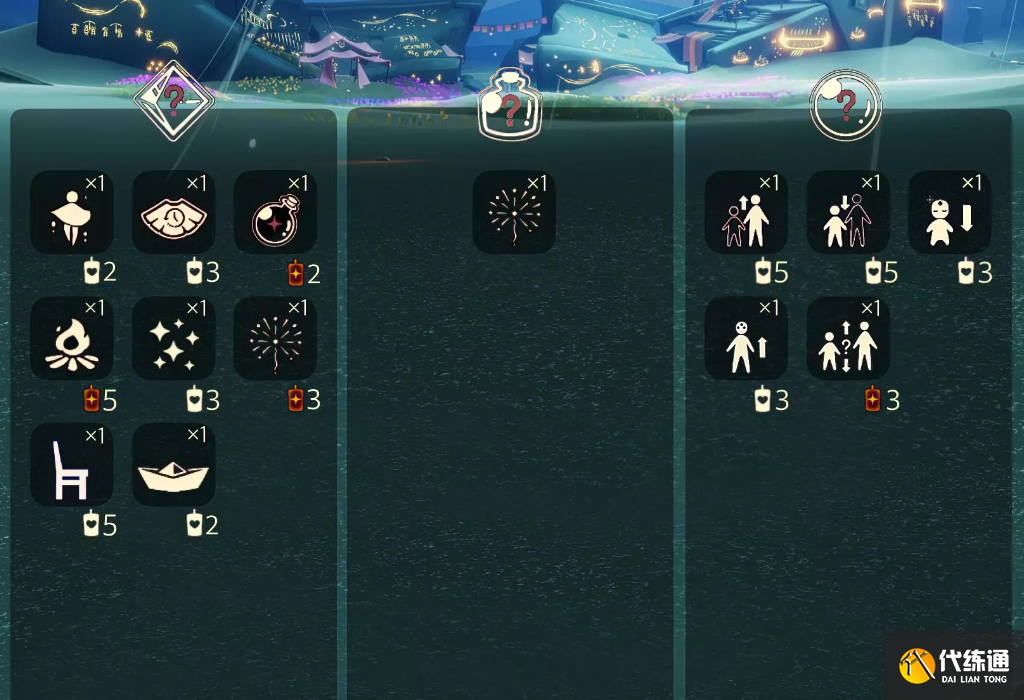
Task: Select the glowing figure spell item
Action: click(72, 212)
